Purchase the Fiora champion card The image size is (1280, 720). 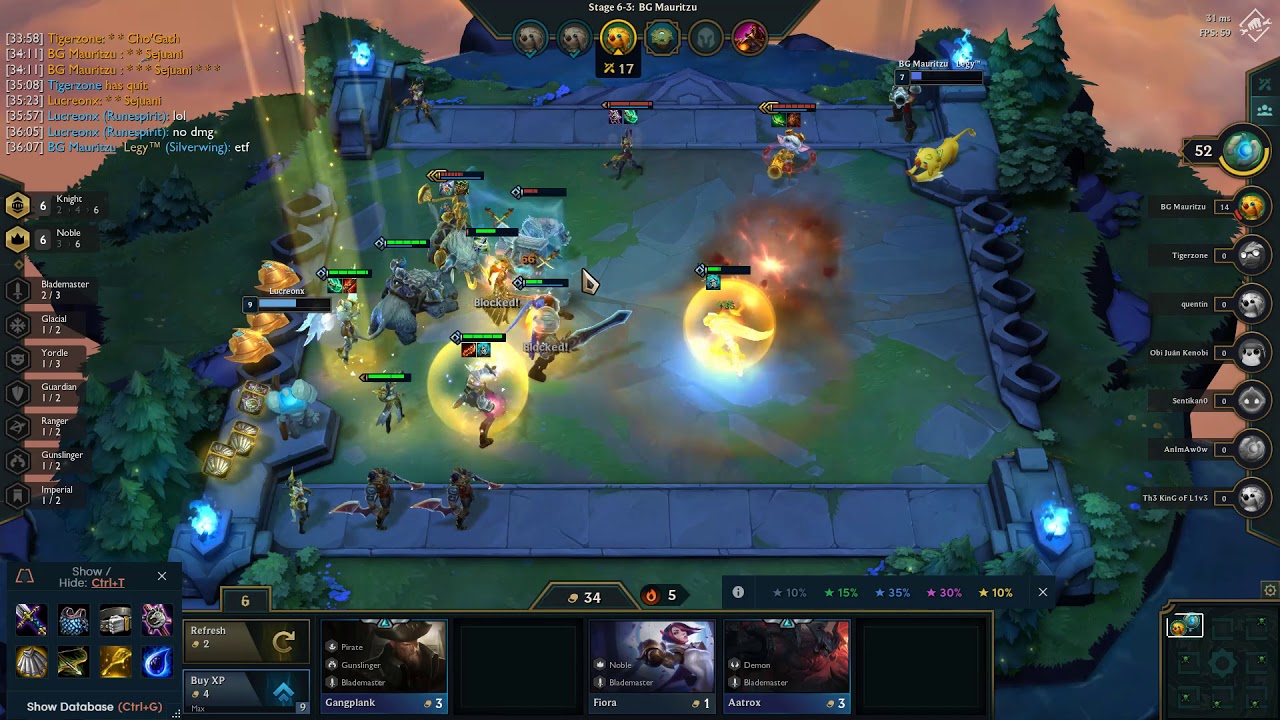click(652, 666)
